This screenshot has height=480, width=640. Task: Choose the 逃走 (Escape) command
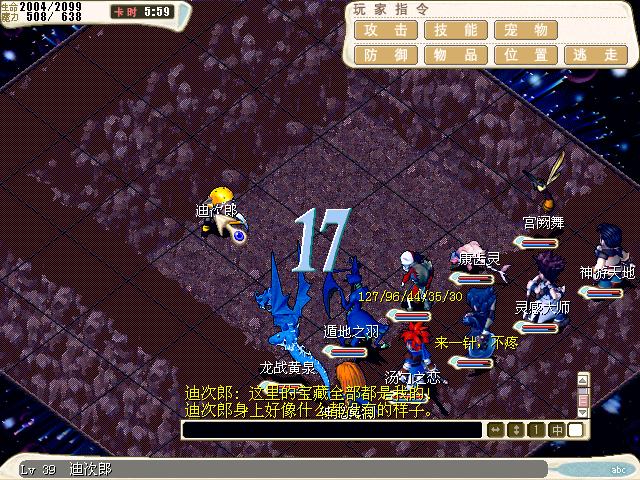[596, 55]
